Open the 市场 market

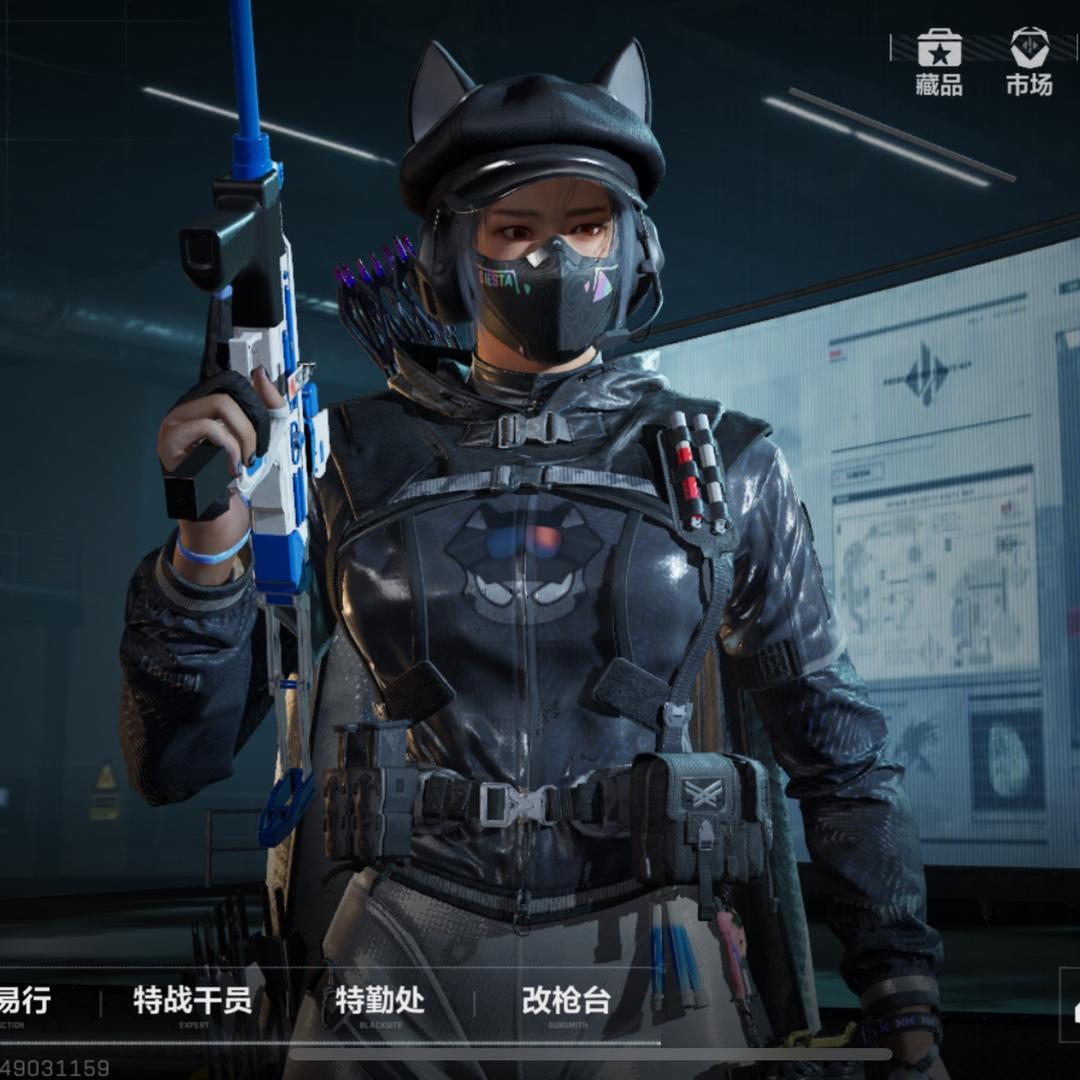pos(1029,62)
